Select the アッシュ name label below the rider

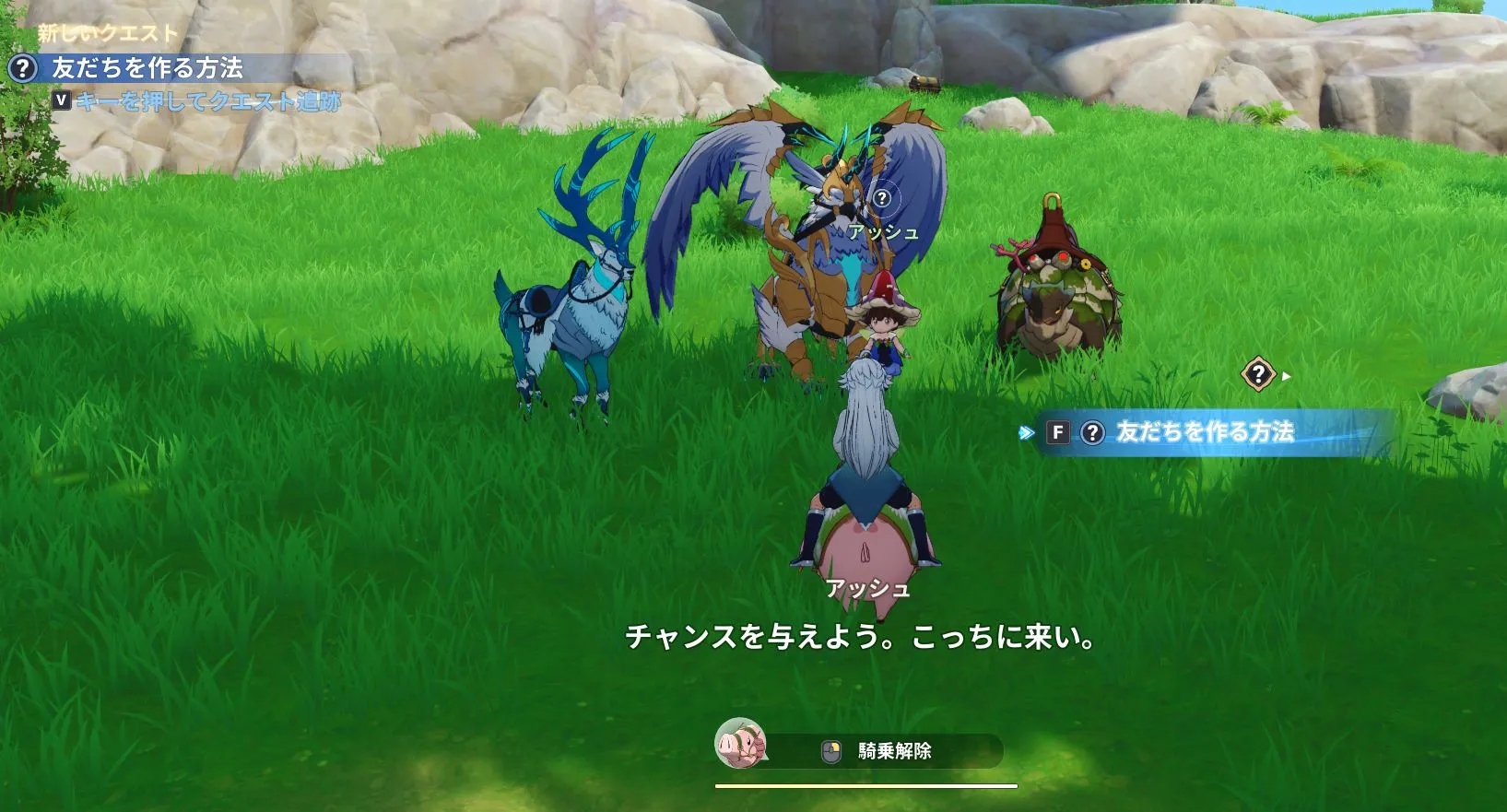[867, 585]
